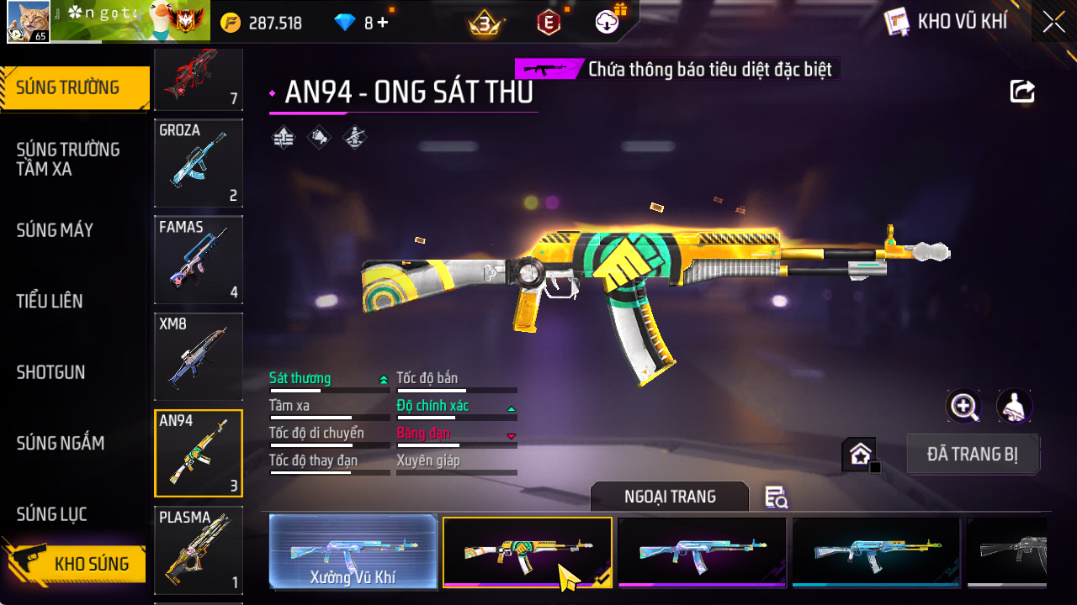Pick the PLASMA weapon tile
1077x605 pixels.
(198, 550)
